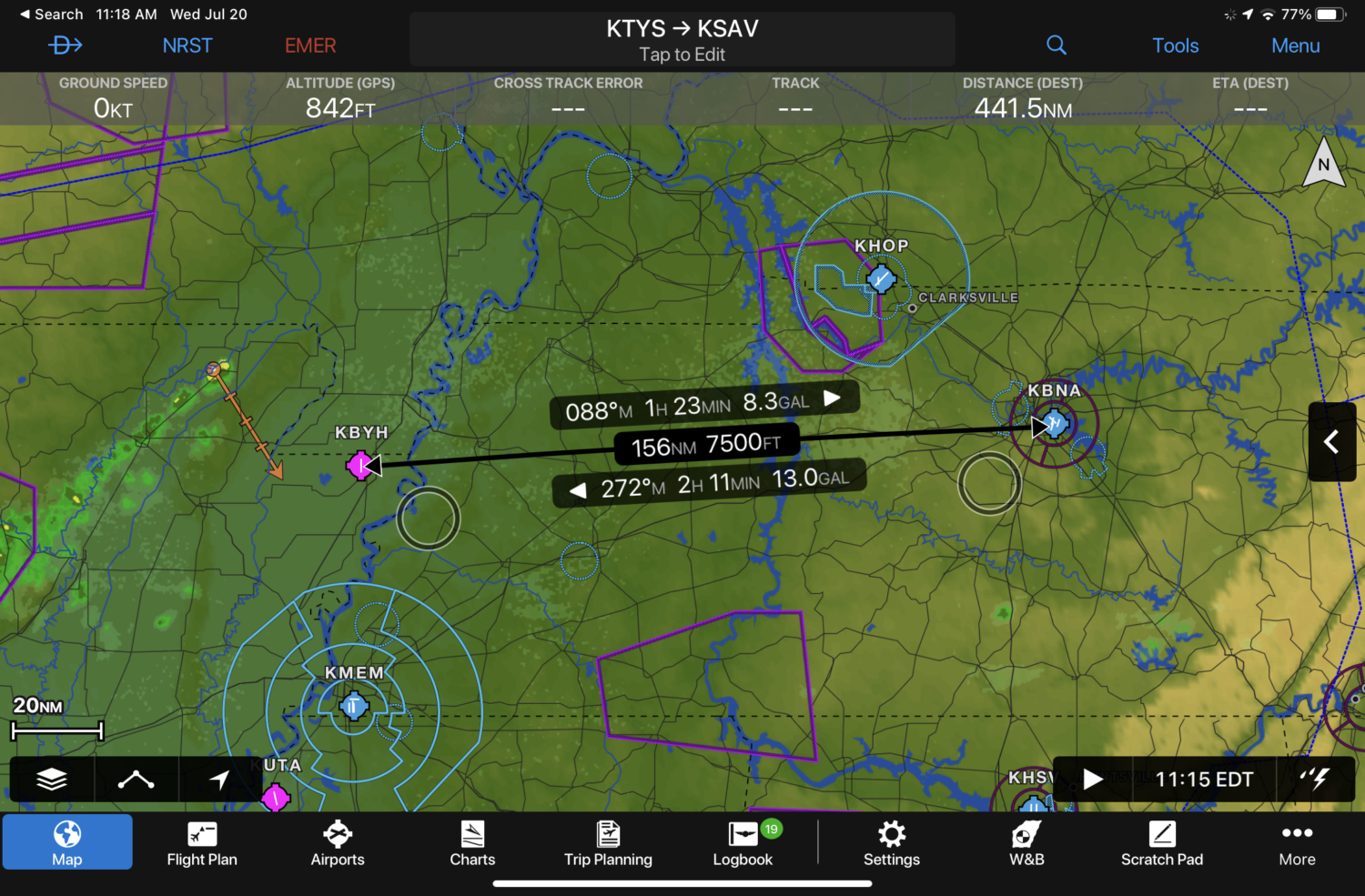Screen dimensions: 1365x896
Task: Select the Airports section
Action: 337,841
